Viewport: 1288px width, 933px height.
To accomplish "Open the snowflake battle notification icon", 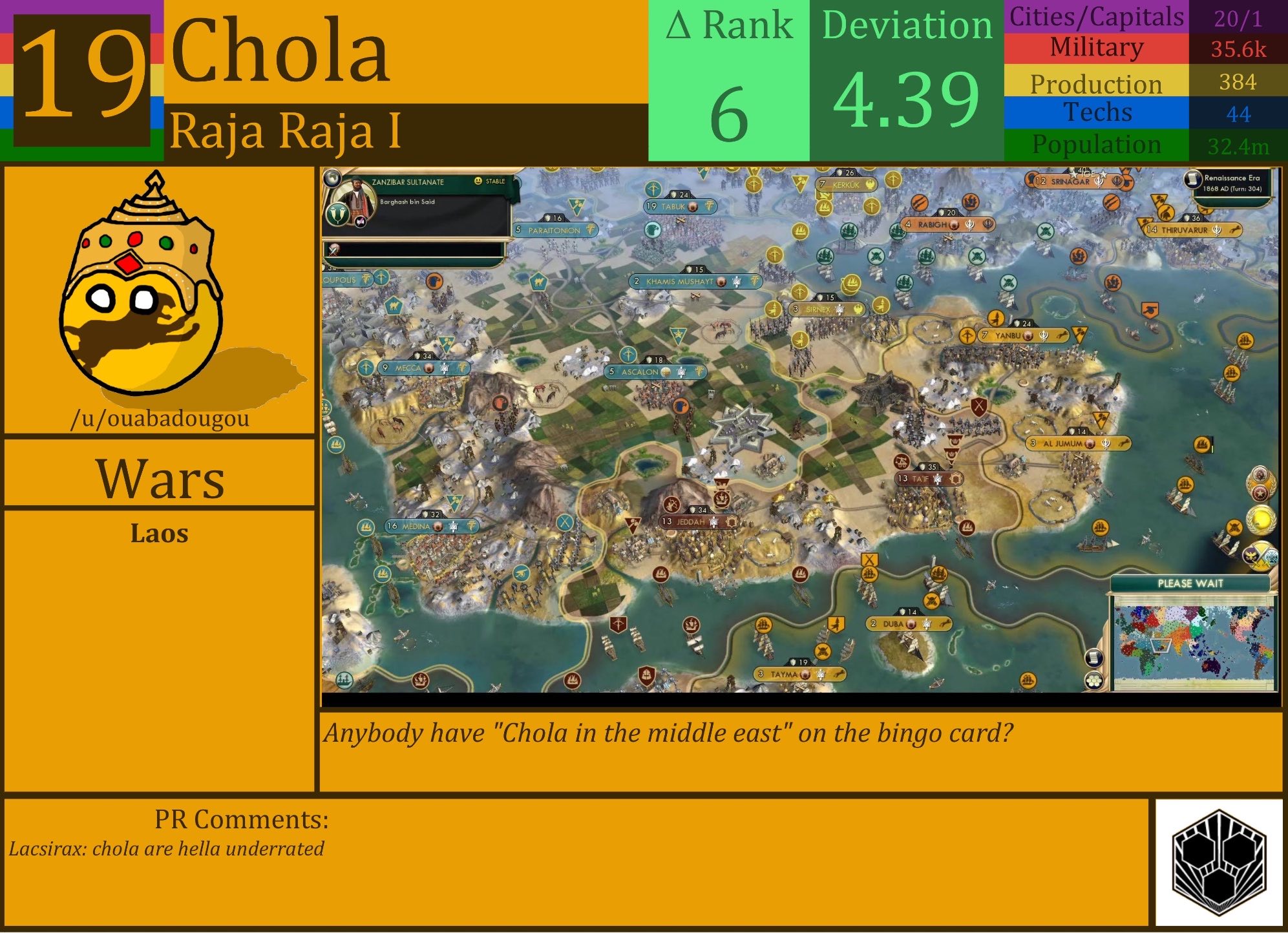I will pyautogui.click(x=1271, y=556).
